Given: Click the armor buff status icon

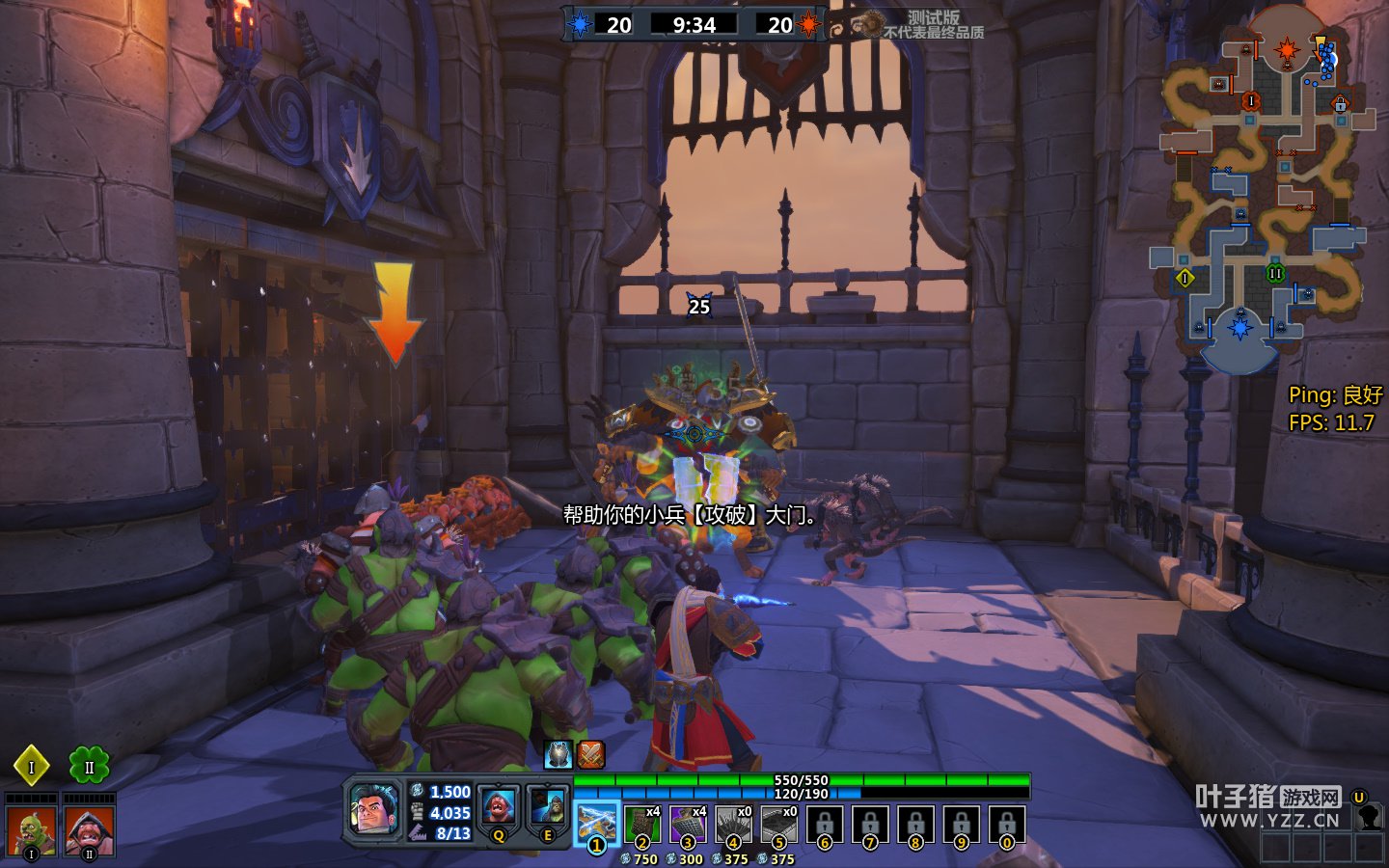Looking at the screenshot, I should point(558,754).
